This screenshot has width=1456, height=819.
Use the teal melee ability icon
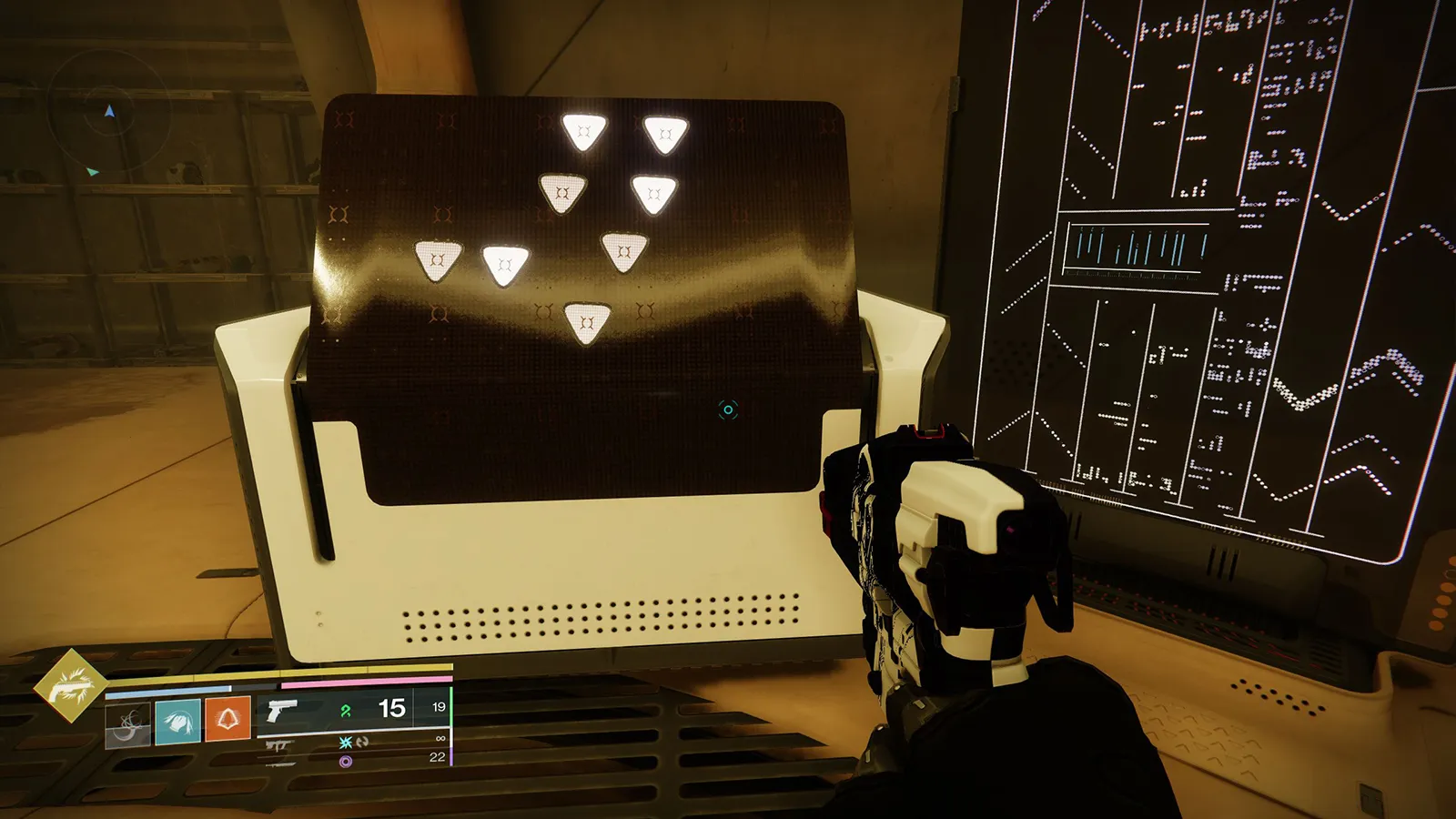(177, 722)
